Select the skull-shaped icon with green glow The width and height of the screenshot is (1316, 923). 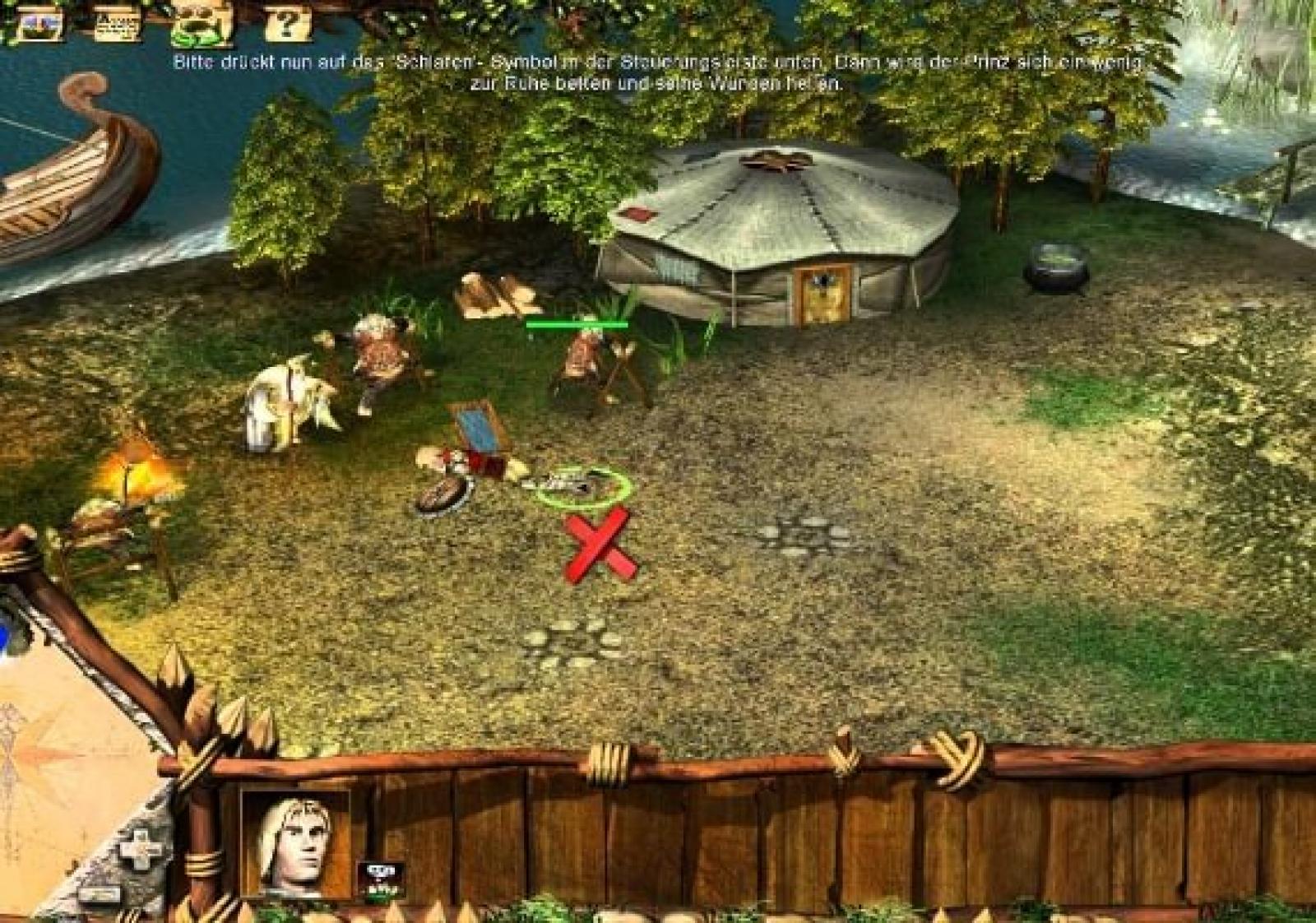coord(201,25)
